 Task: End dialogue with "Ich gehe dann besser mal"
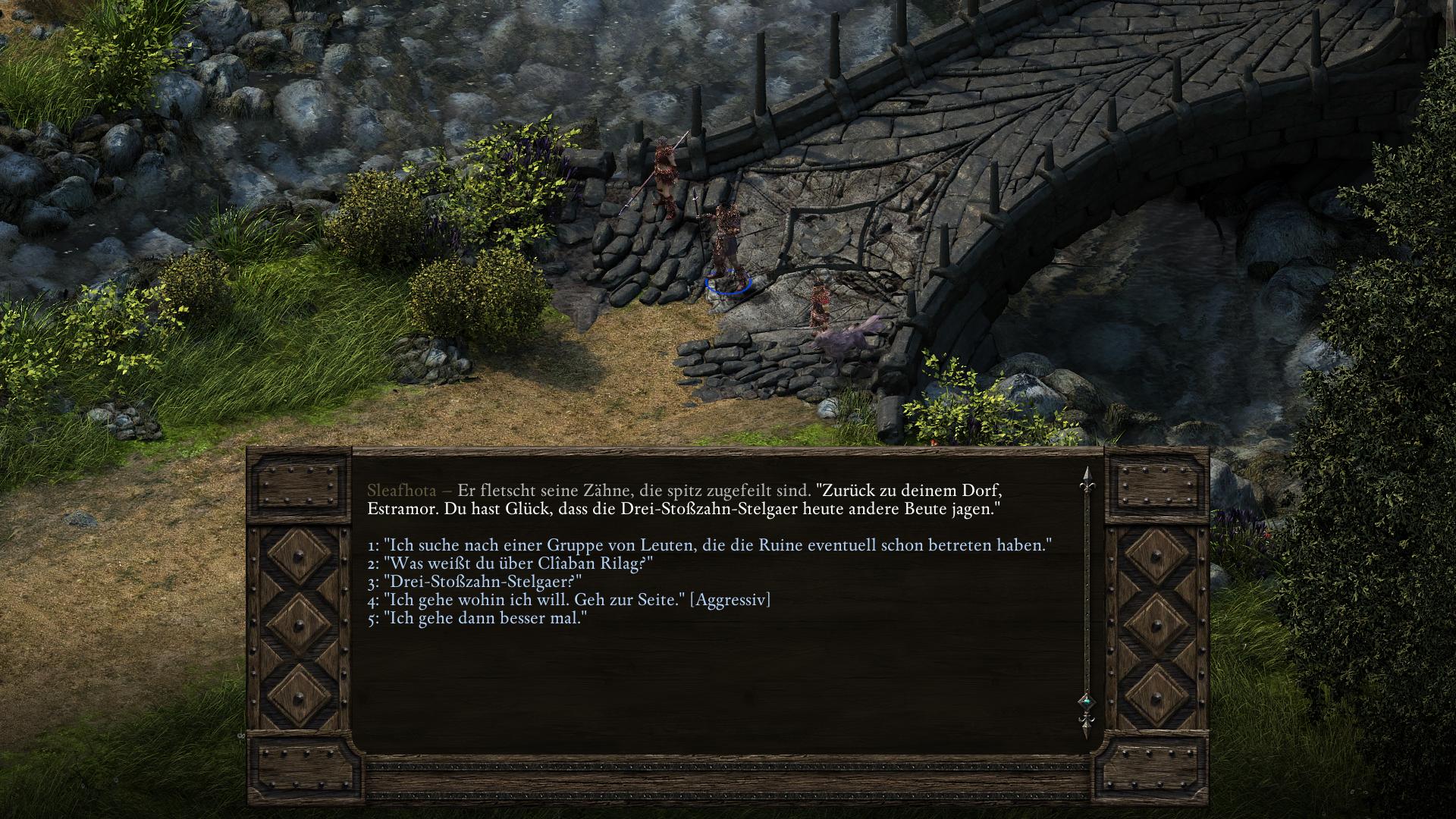pos(478,618)
